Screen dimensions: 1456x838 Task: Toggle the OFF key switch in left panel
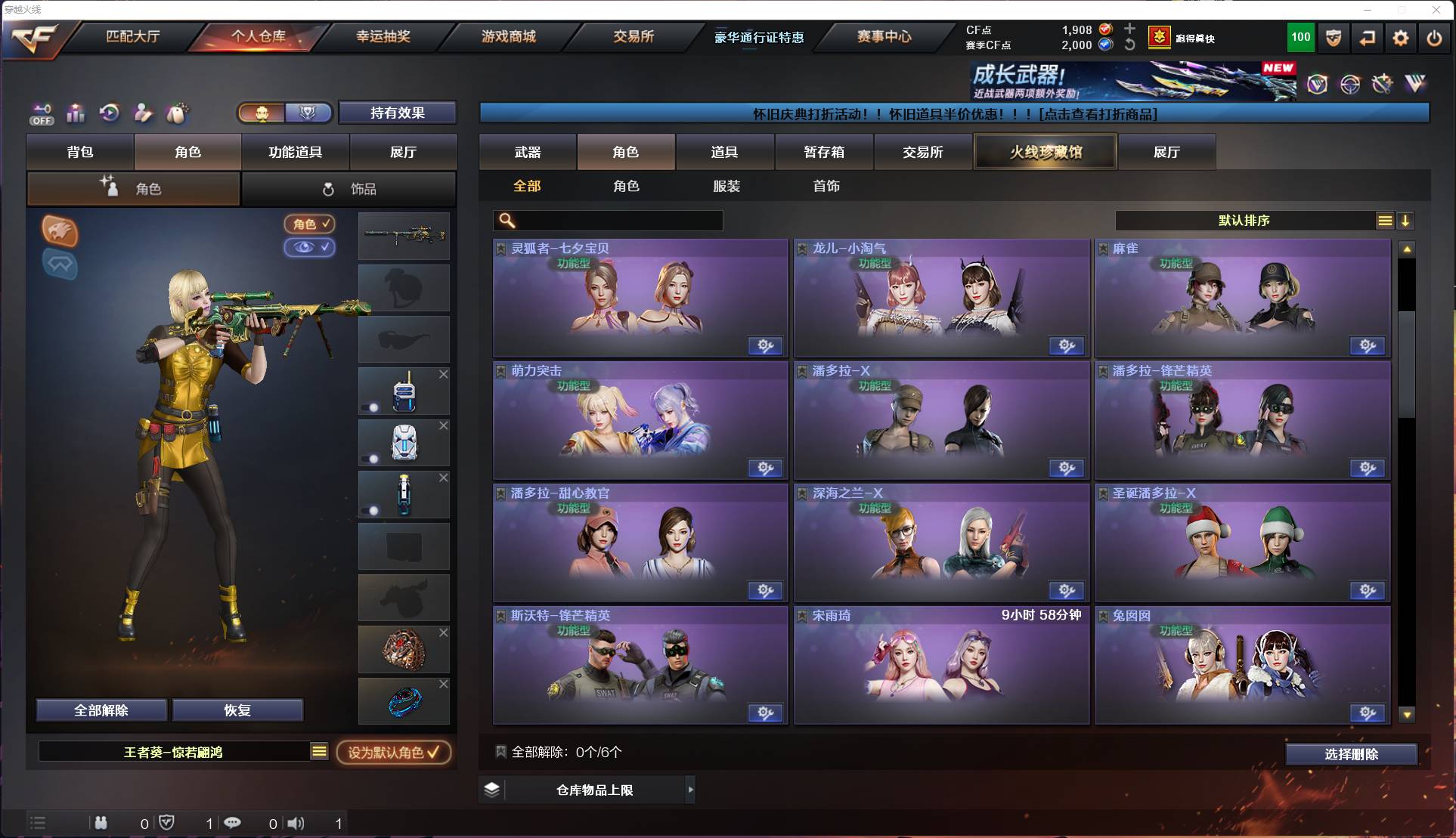click(42, 113)
